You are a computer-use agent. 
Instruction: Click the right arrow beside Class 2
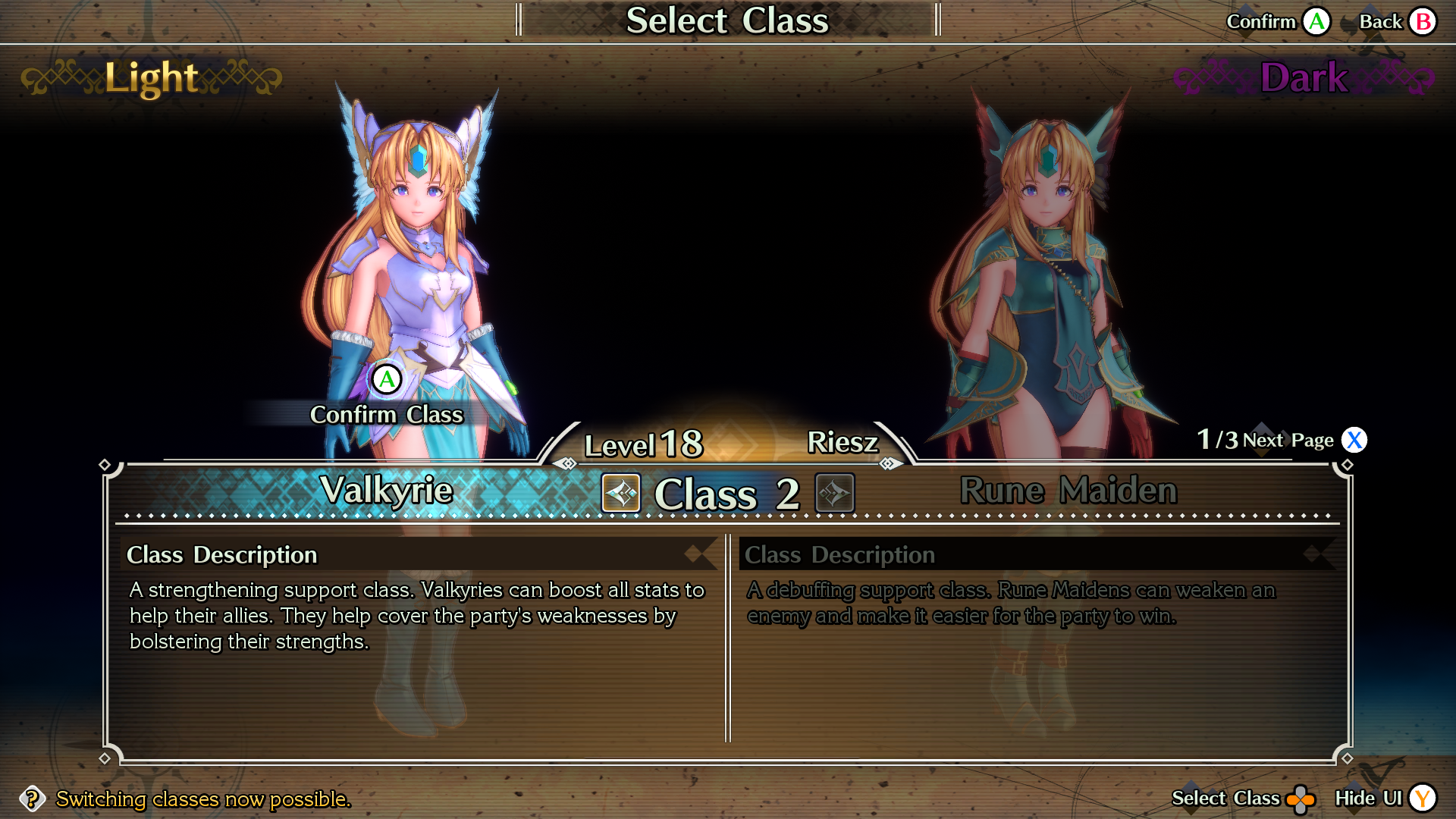(834, 494)
